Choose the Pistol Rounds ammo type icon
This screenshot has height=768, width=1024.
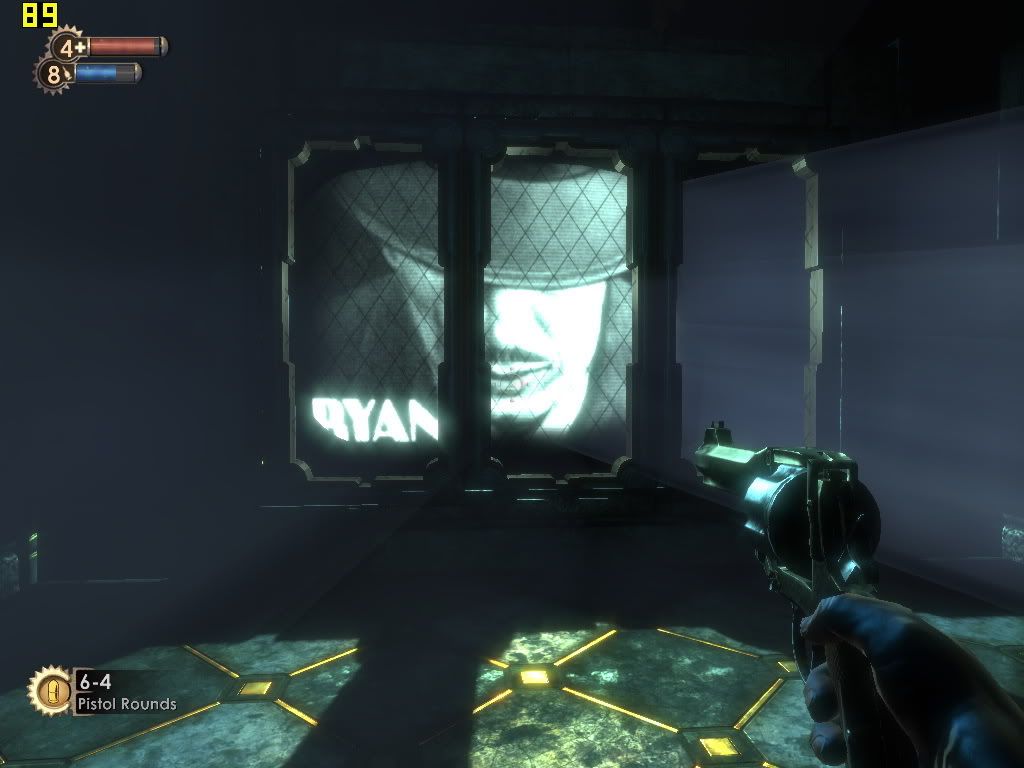tap(48, 691)
